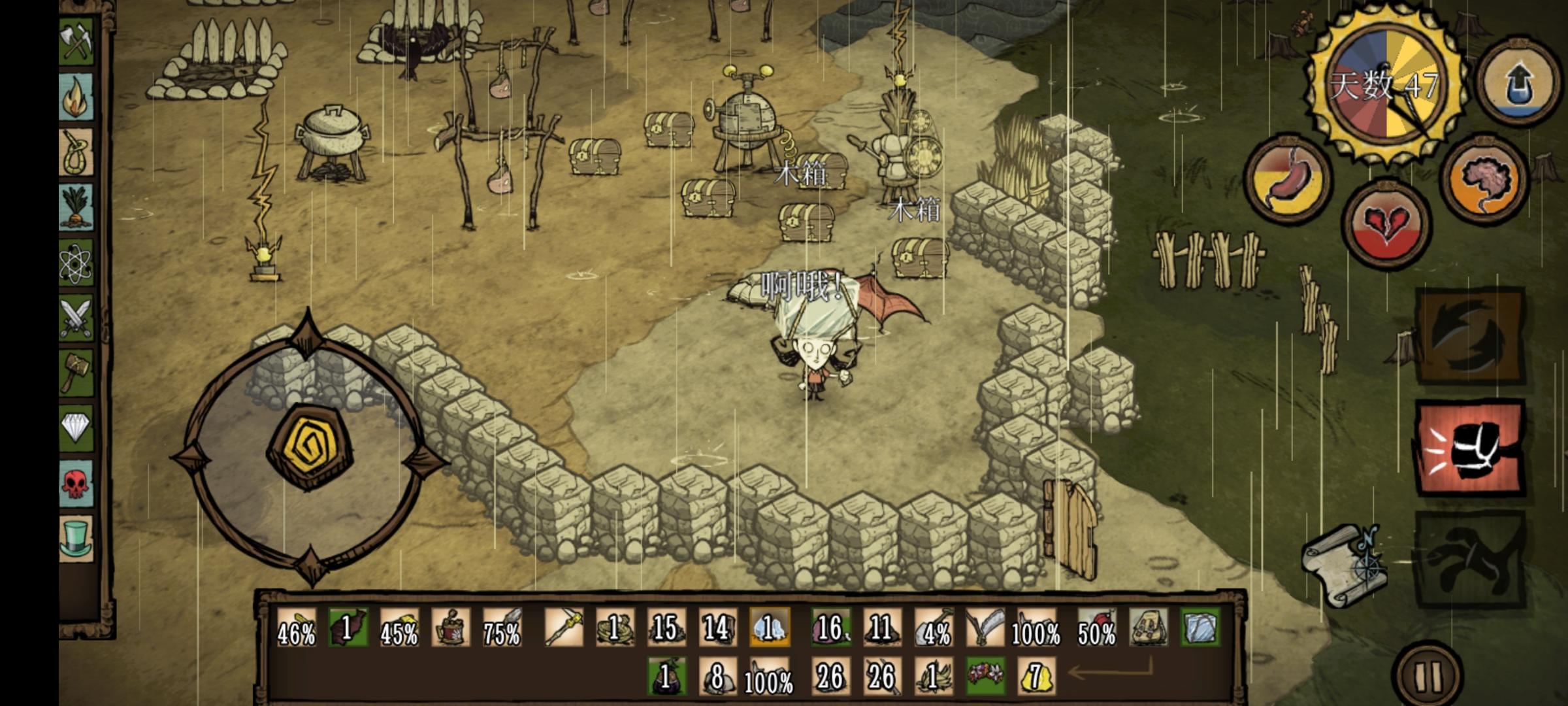This screenshot has height=706, width=1568.
Task: Switch to the top hat Dress tab
Action: click(77, 538)
